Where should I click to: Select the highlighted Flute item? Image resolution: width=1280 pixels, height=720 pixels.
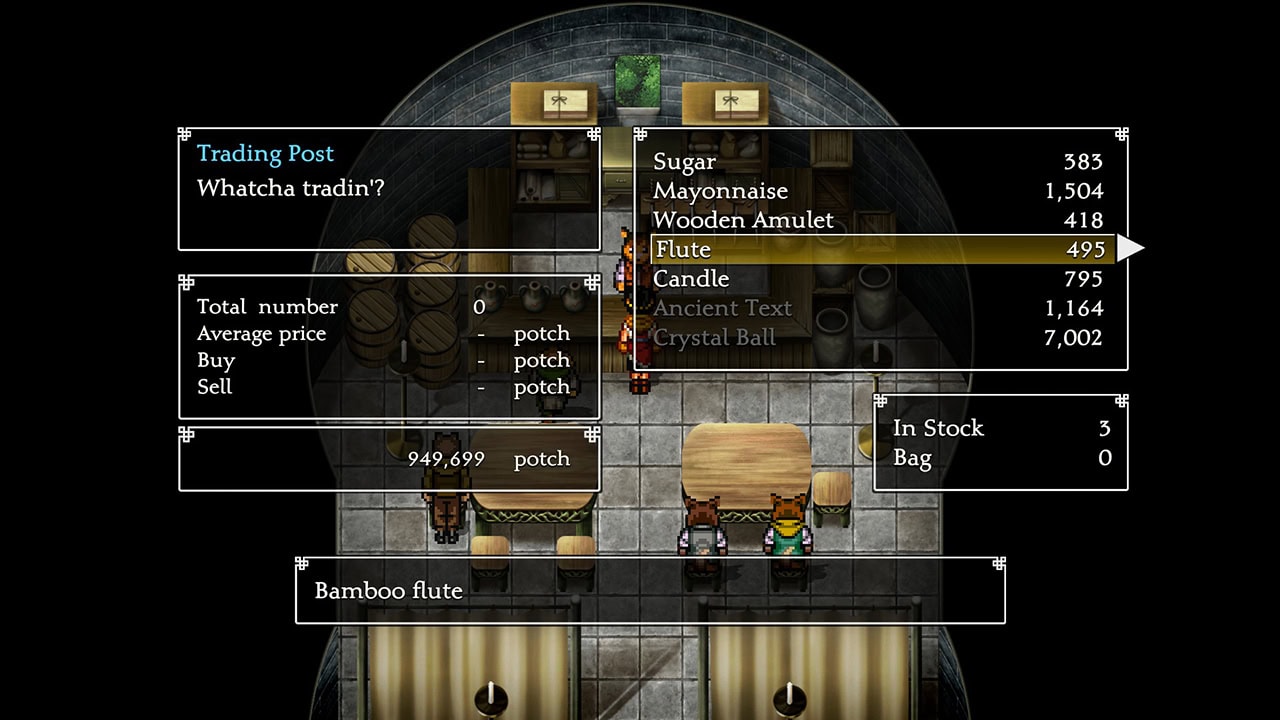tap(683, 250)
